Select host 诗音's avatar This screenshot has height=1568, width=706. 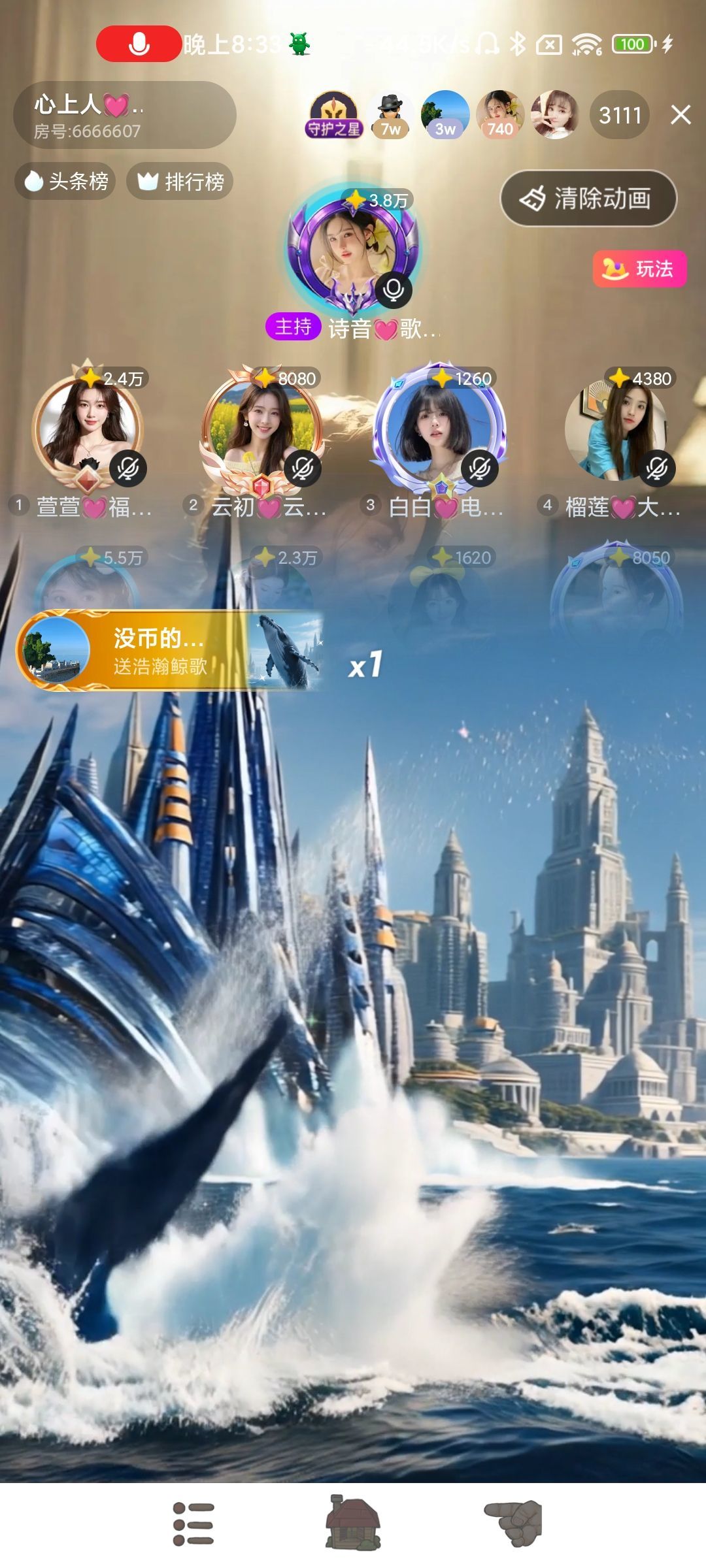coord(353,252)
